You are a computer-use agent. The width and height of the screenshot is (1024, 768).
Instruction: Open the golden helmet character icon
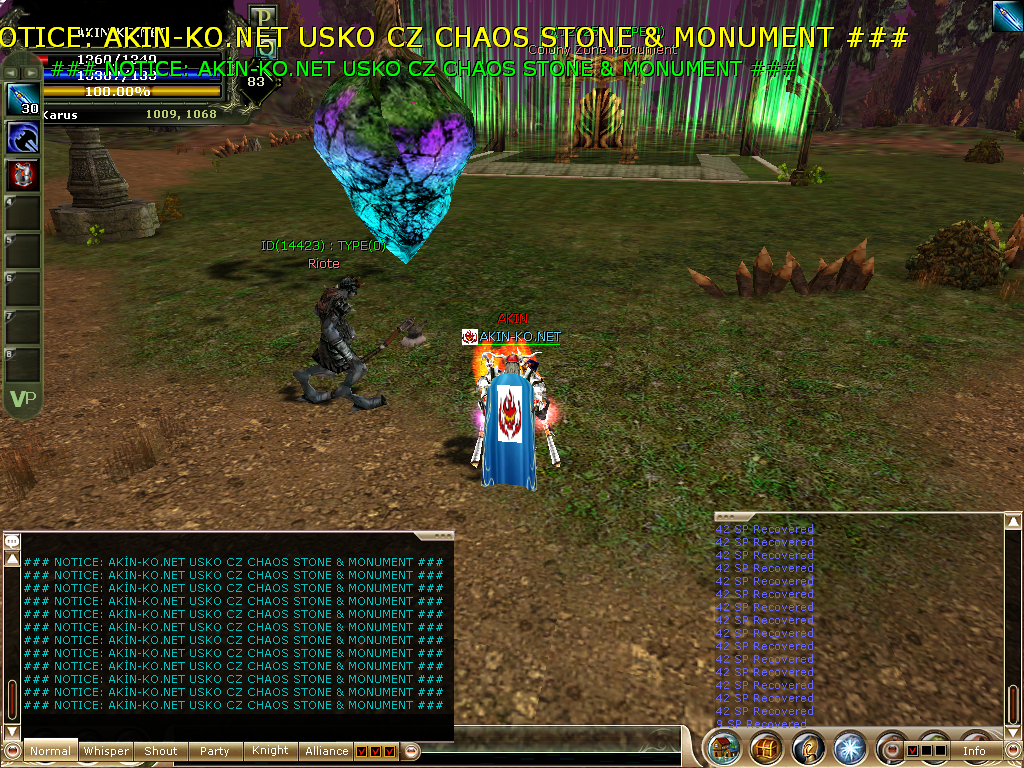coord(808,748)
